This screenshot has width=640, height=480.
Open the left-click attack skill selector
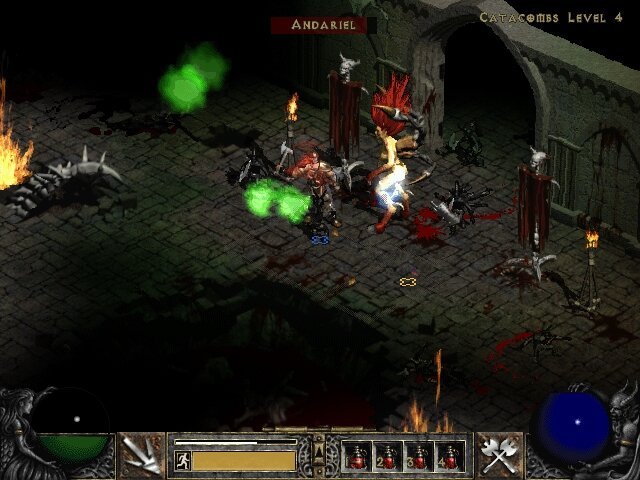(x=142, y=455)
